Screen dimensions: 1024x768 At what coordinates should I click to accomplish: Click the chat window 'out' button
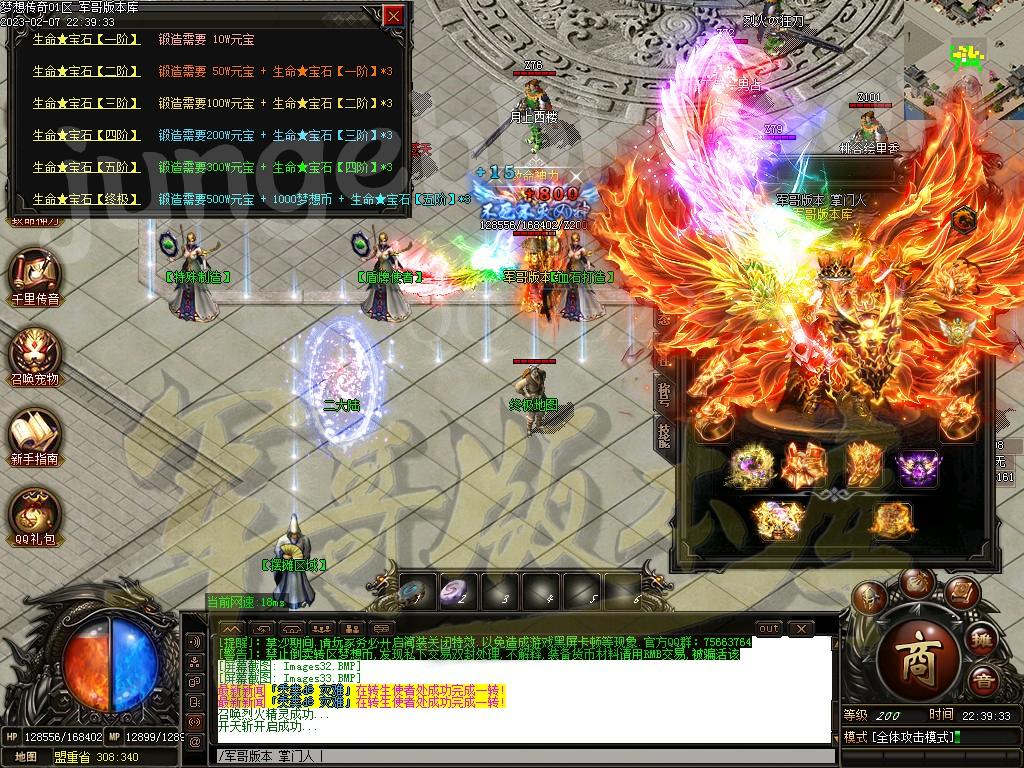point(769,628)
